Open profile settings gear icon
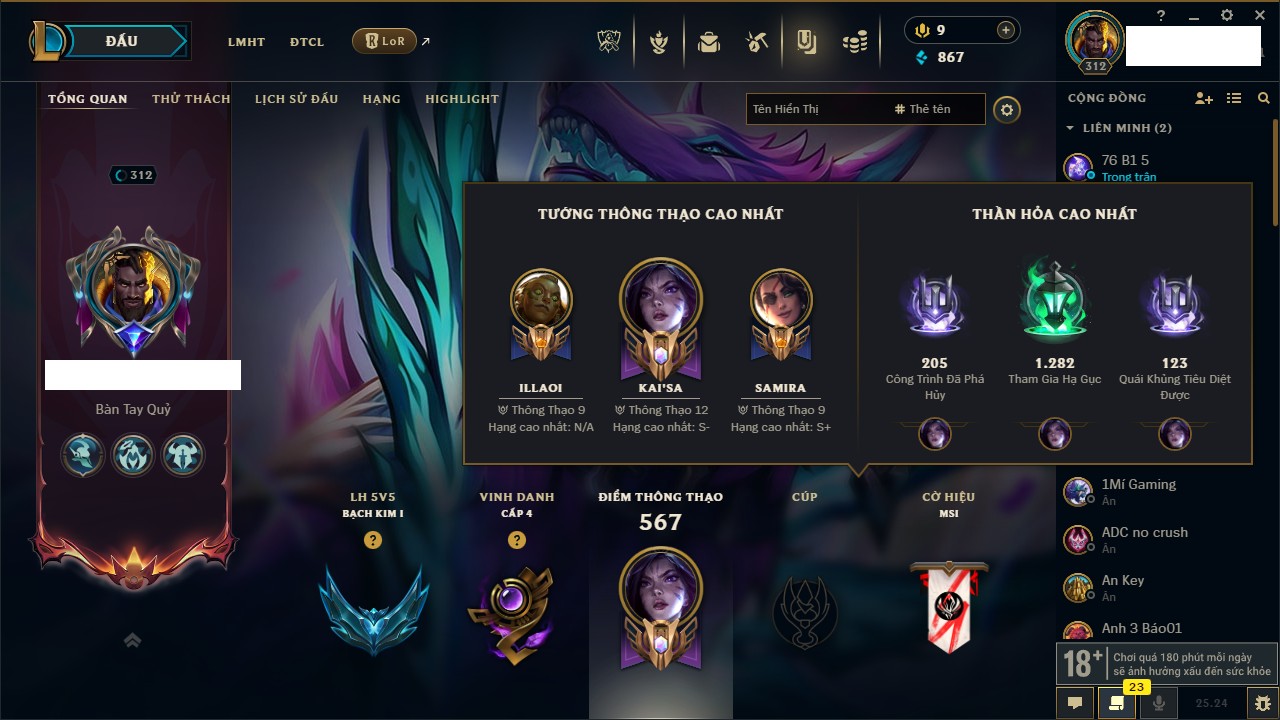The width and height of the screenshot is (1280, 720). [x=1007, y=109]
